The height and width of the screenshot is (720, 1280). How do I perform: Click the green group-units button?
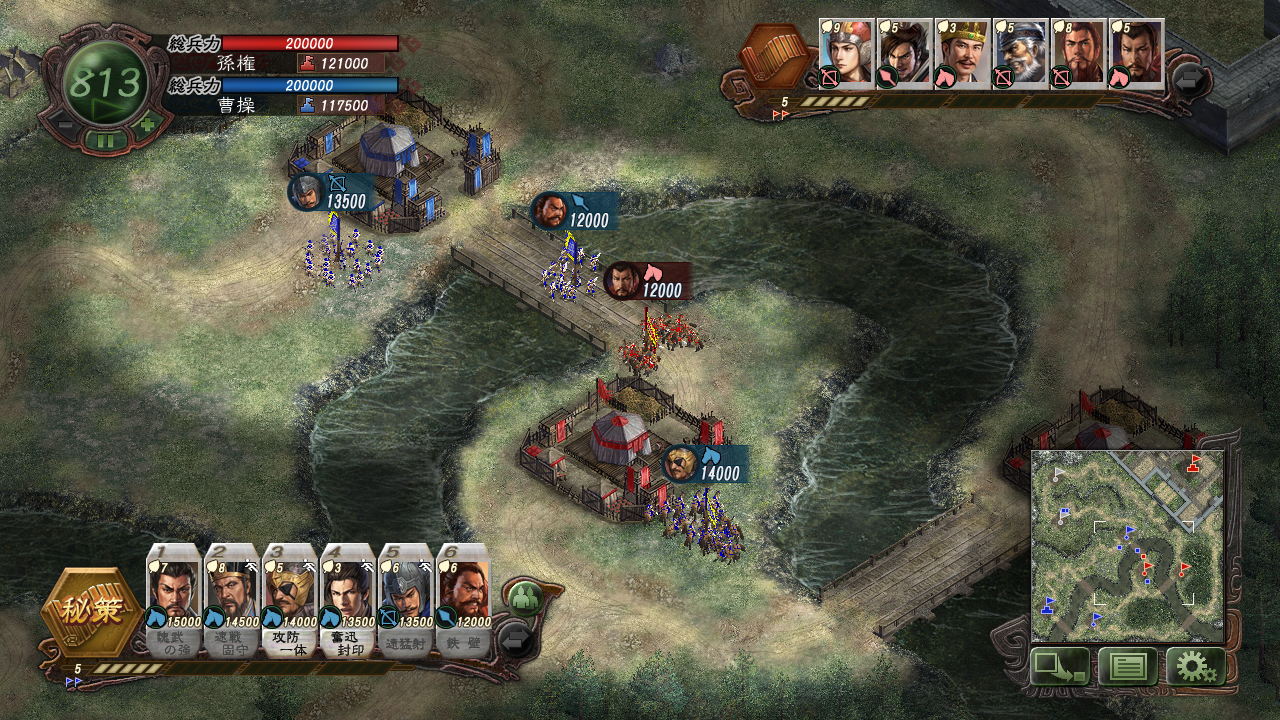click(x=523, y=599)
